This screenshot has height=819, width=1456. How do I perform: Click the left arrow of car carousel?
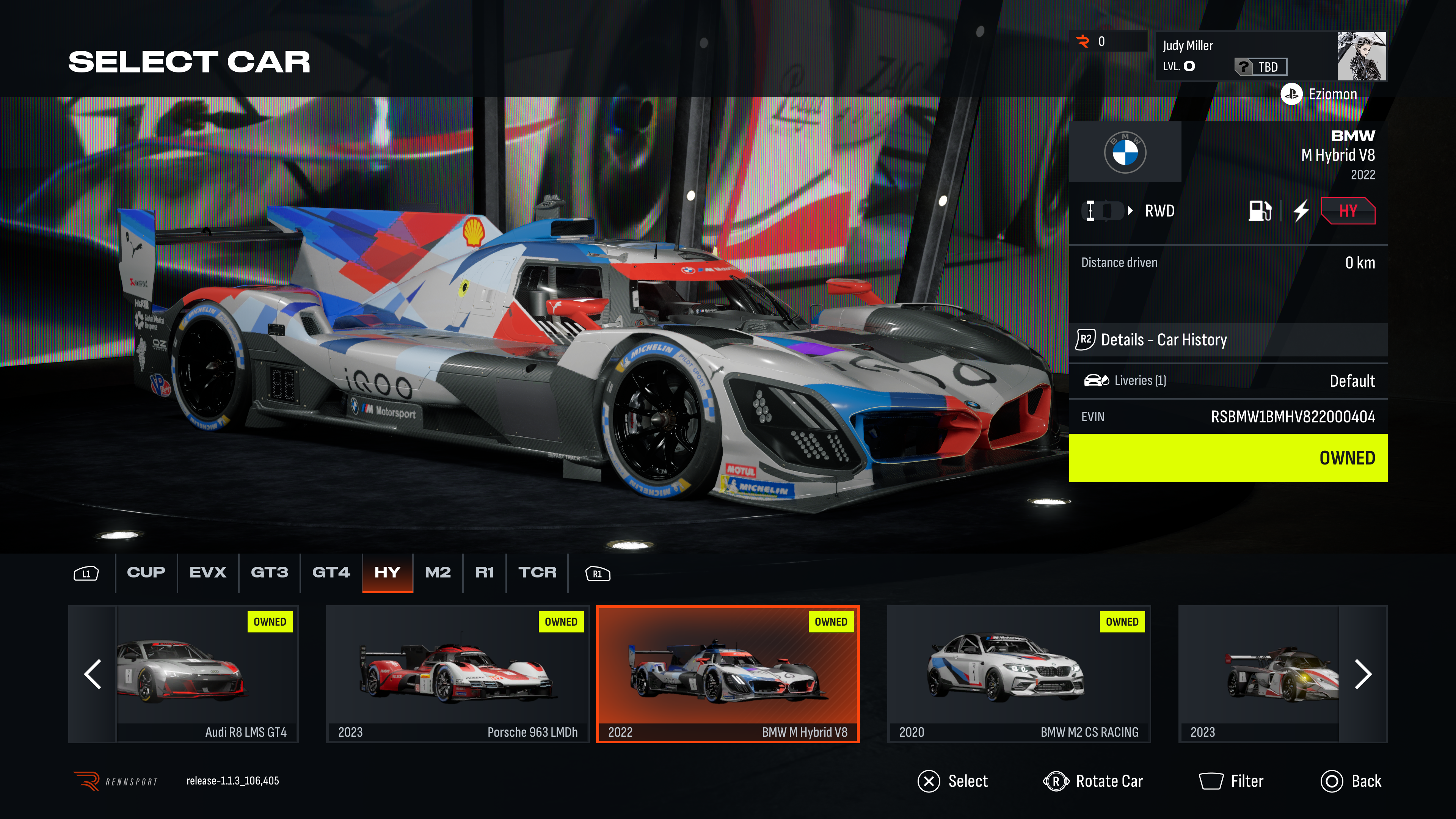[x=93, y=674]
